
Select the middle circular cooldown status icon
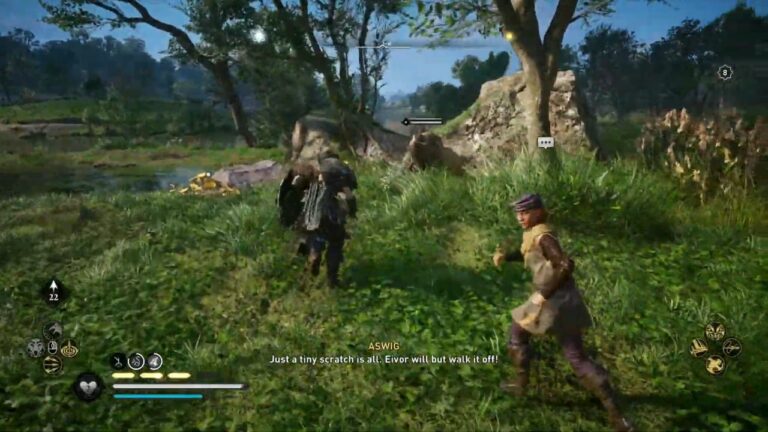tap(136, 361)
